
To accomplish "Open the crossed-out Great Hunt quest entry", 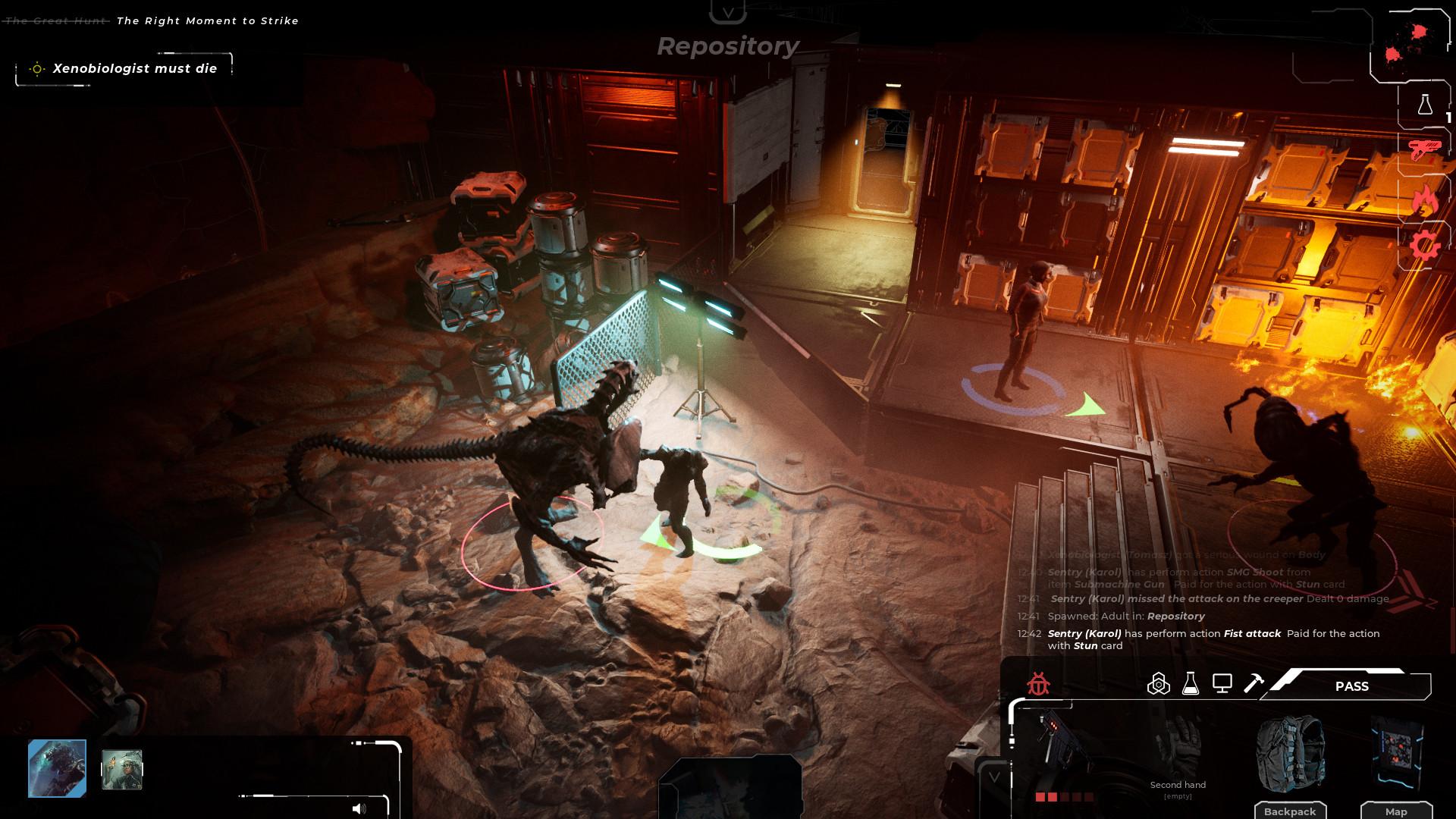I will 53,20.
